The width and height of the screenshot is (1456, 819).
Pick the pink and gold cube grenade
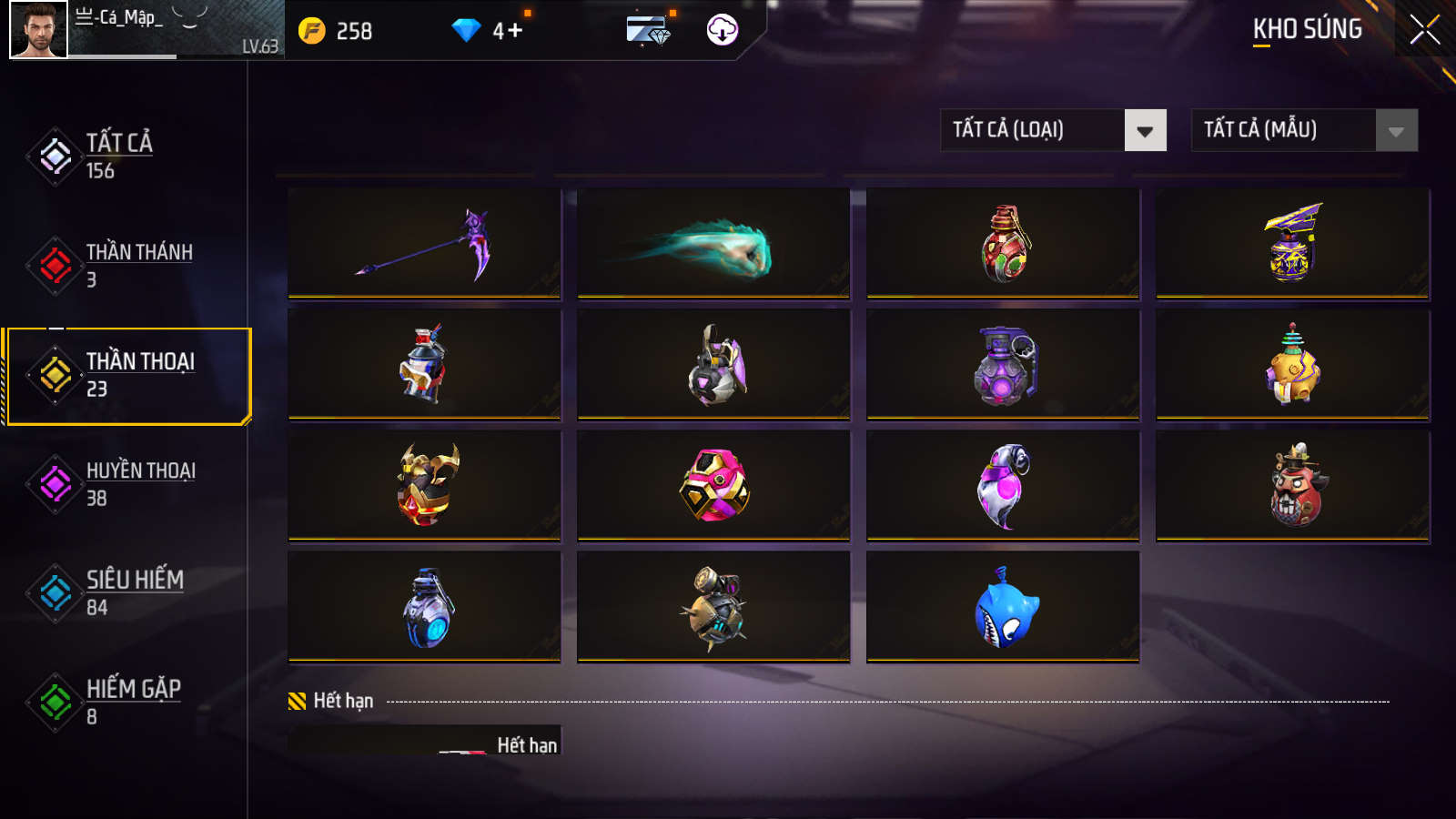pyautogui.click(x=713, y=486)
